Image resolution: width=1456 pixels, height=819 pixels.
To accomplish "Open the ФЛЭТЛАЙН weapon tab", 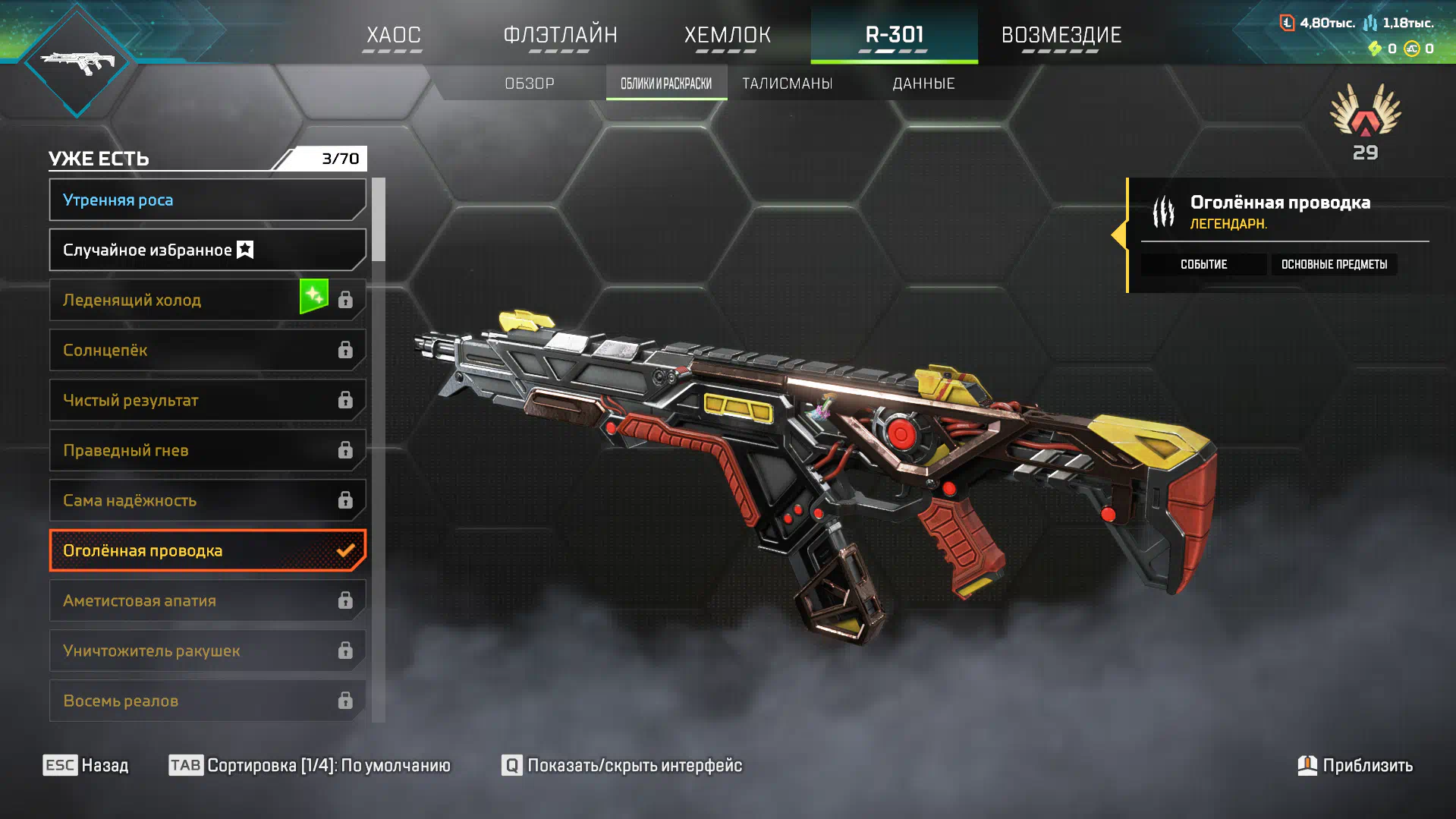I will [560, 35].
